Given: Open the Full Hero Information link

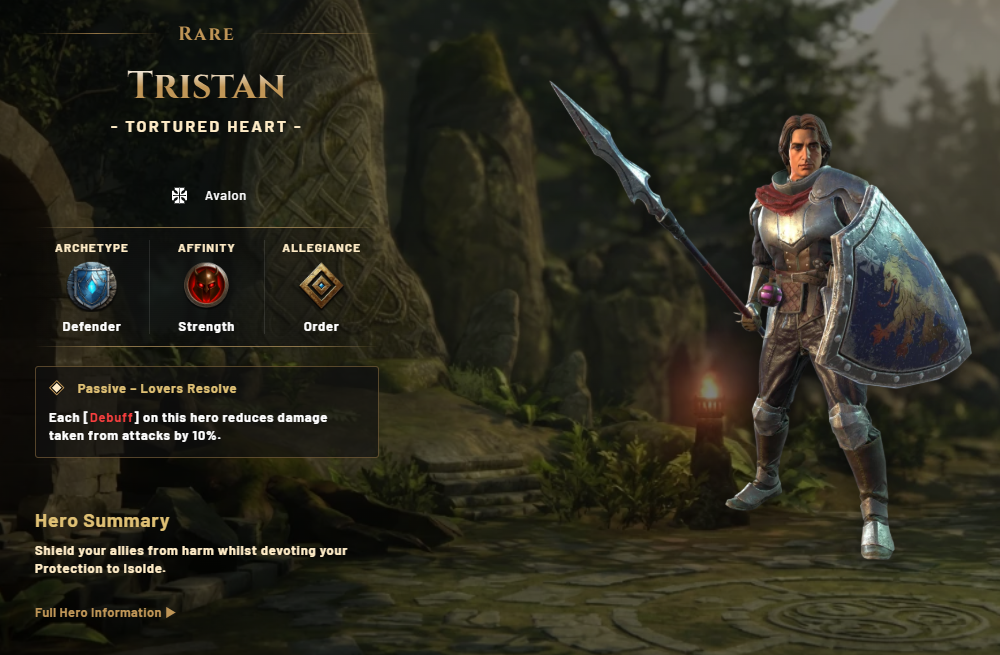Looking at the screenshot, I should (104, 612).
